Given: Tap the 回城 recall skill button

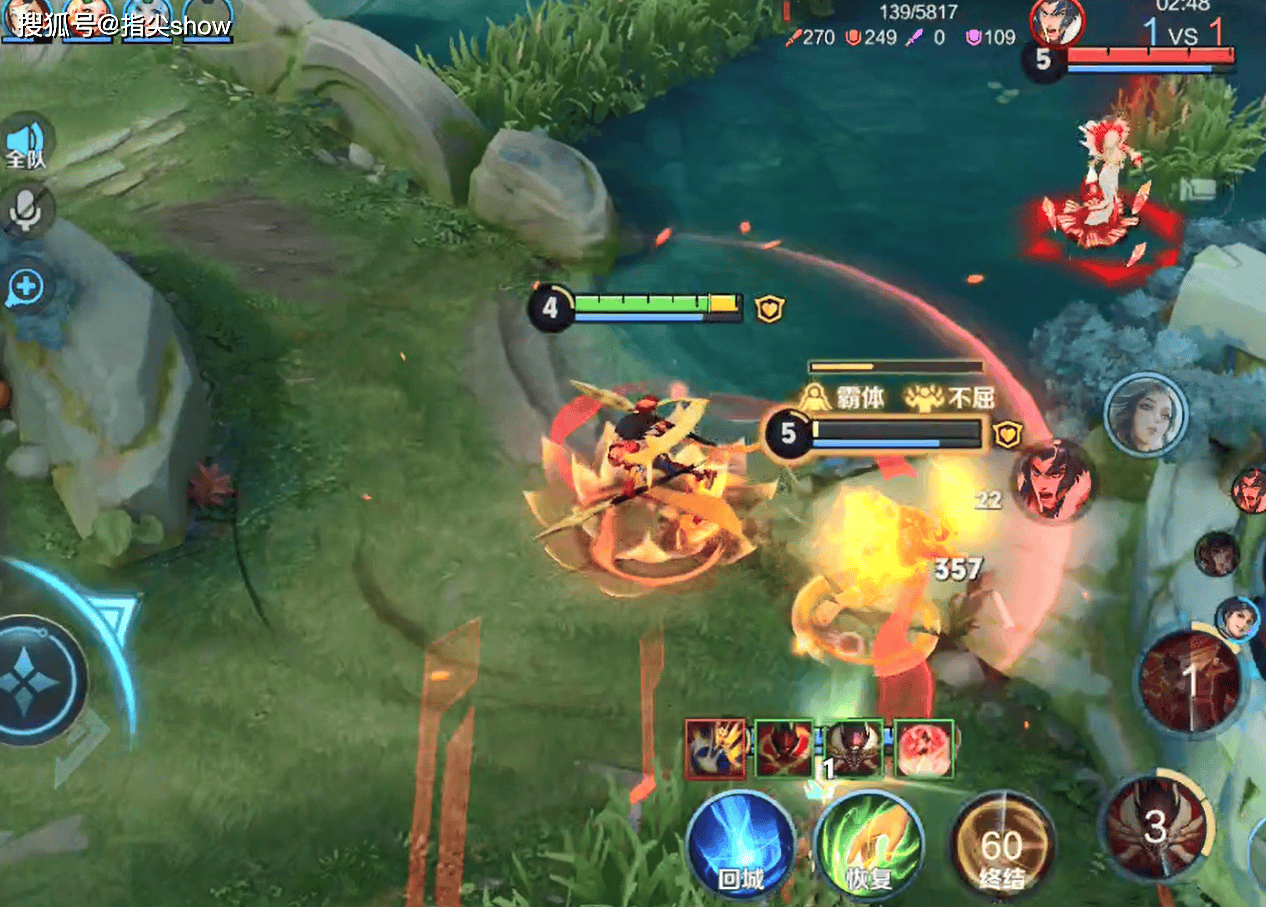Looking at the screenshot, I should click(741, 842).
